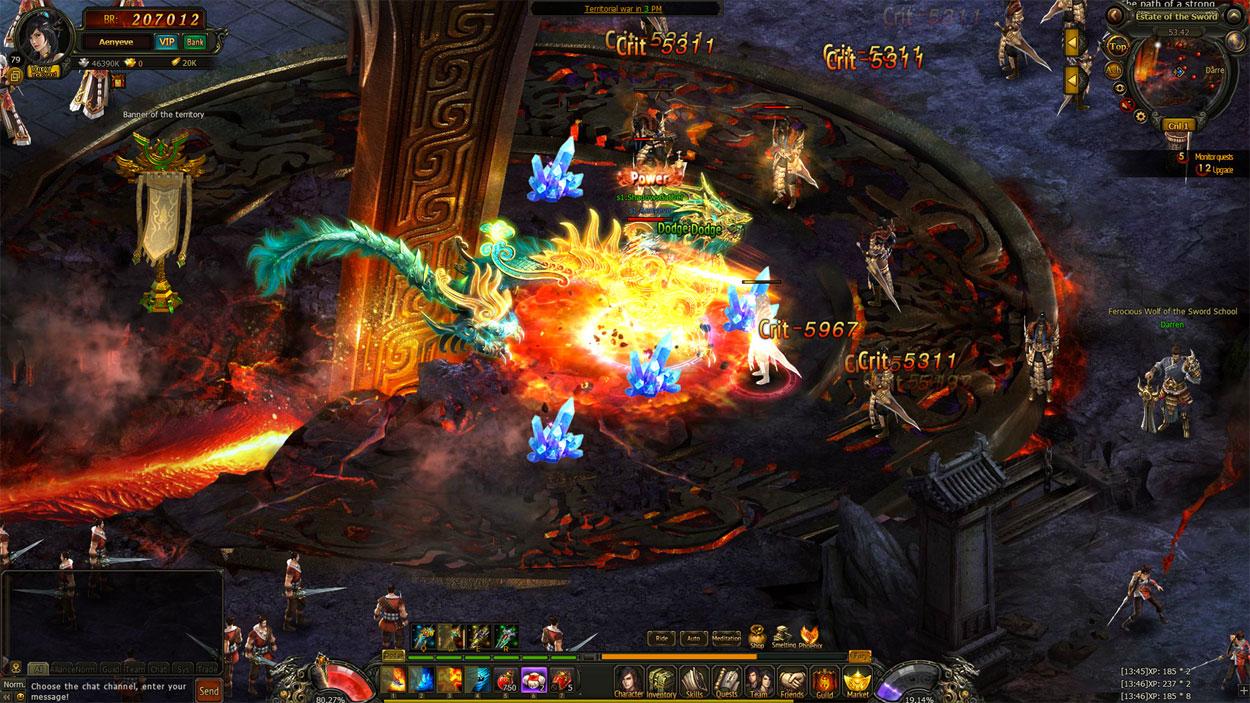1250x703 pixels.
Task: Open the Bank button
Action: pos(194,41)
